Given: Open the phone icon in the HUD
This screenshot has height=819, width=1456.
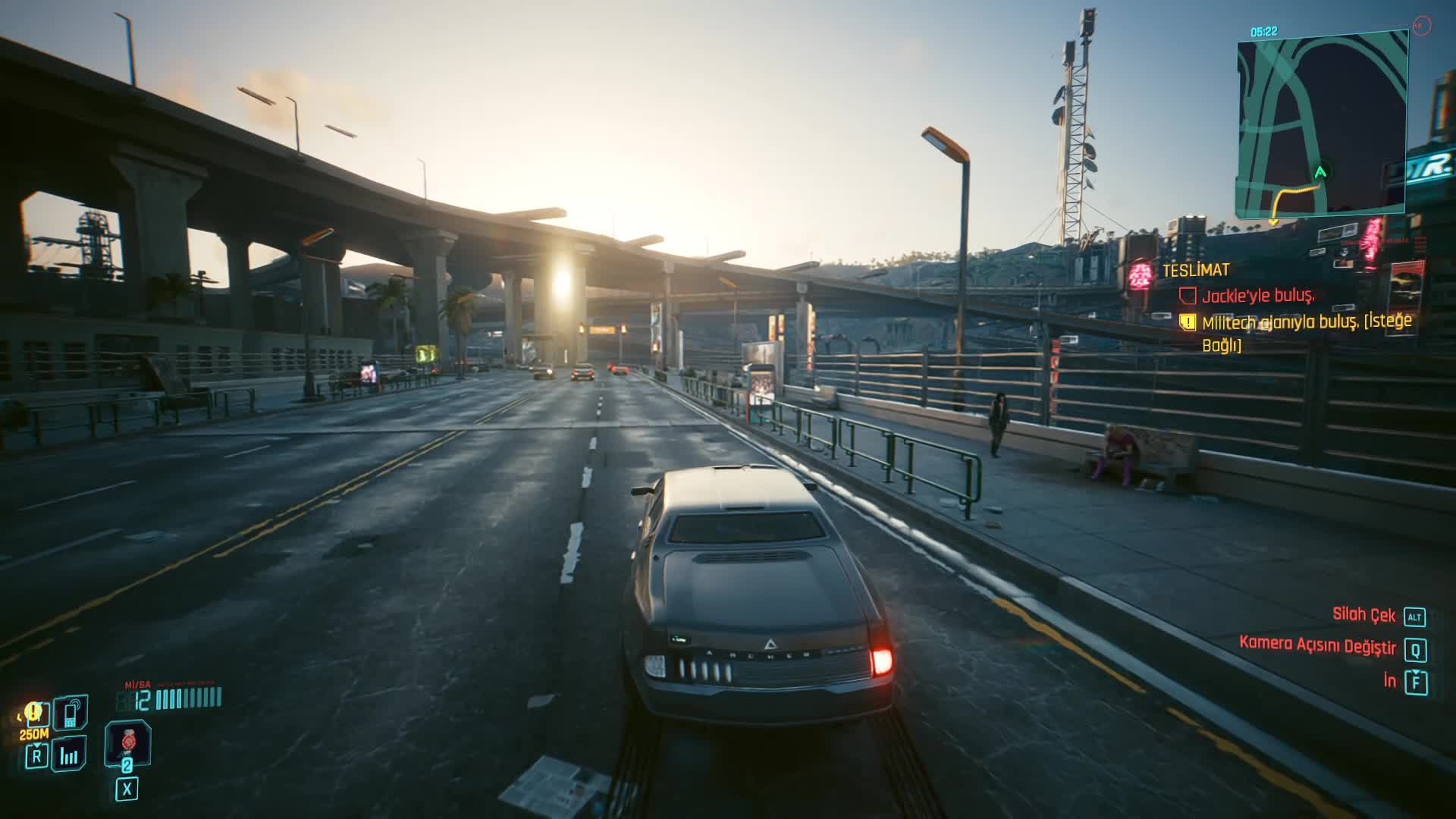Looking at the screenshot, I should coord(71,714).
